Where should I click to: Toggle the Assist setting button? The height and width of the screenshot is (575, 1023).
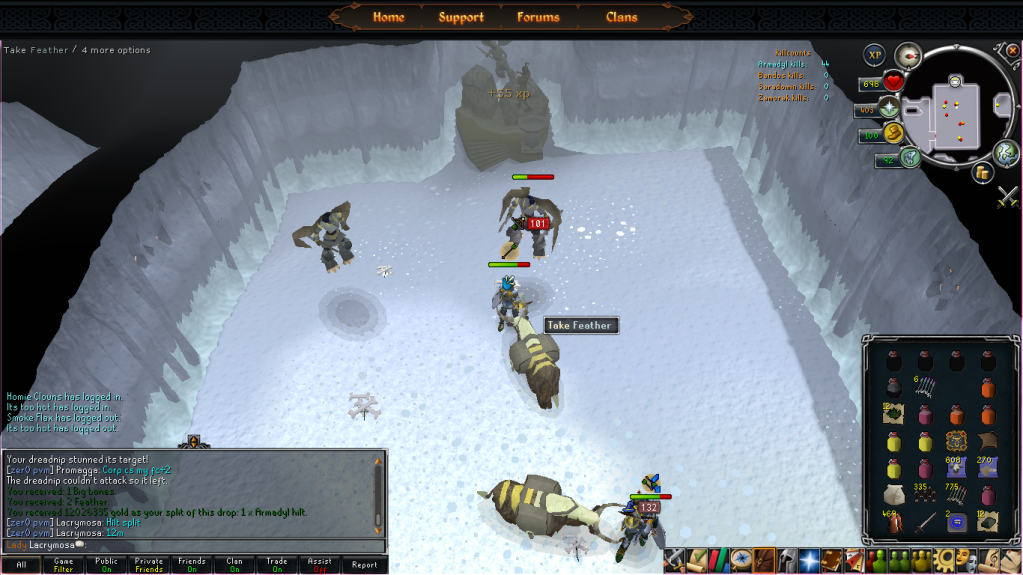(x=320, y=565)
